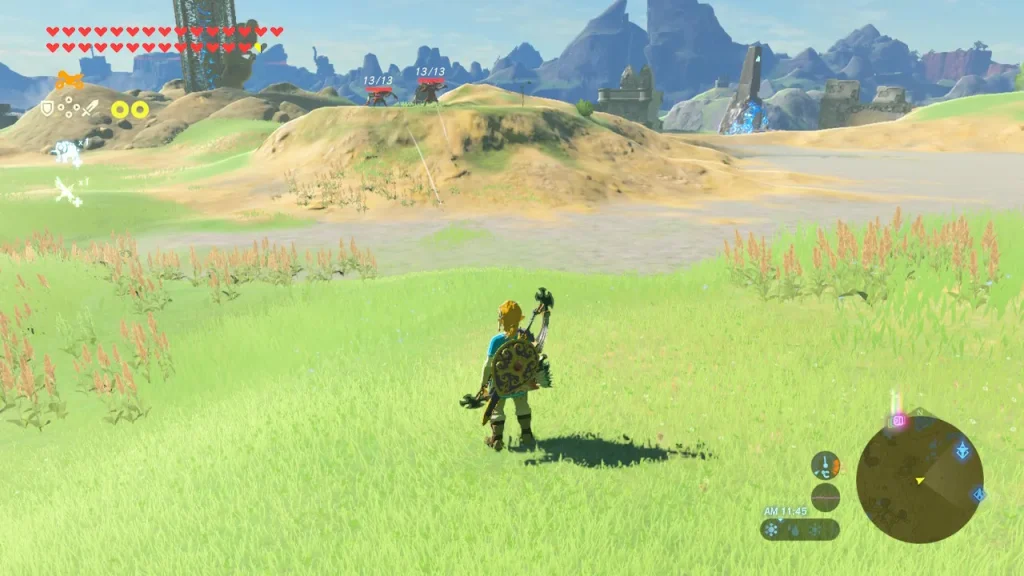This screenshot has height=576, width=1024.
Task: Choose the sword quick-select icon
Action: coord(90,108)
